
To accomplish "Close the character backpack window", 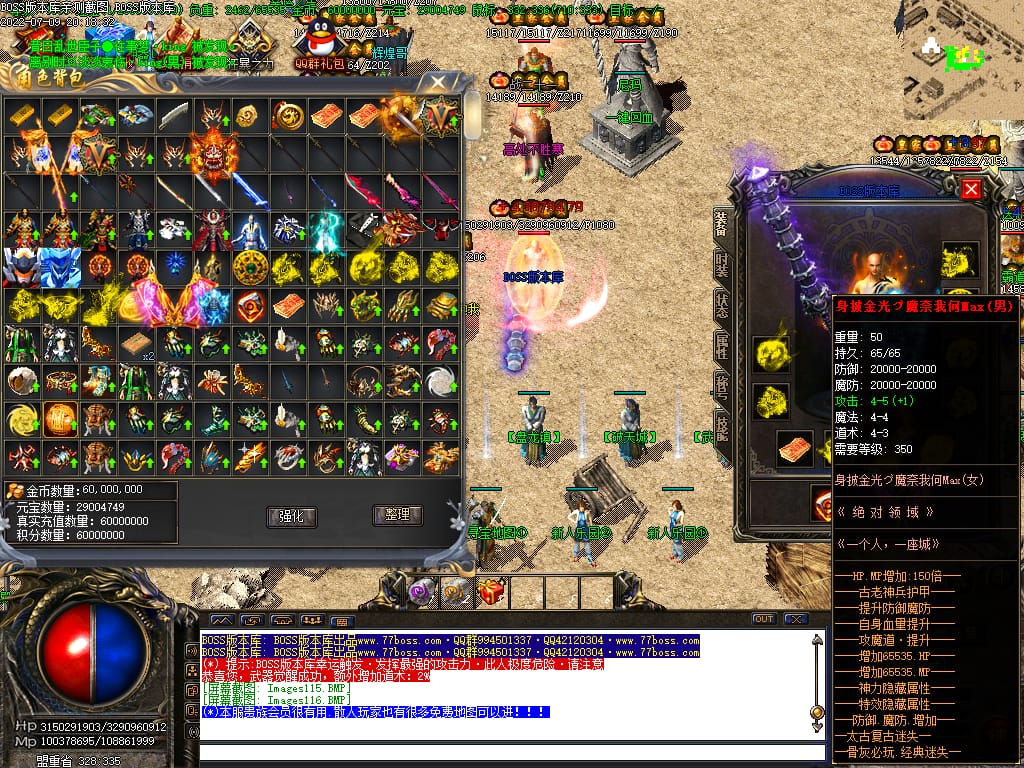I will (x=437, y=83).
